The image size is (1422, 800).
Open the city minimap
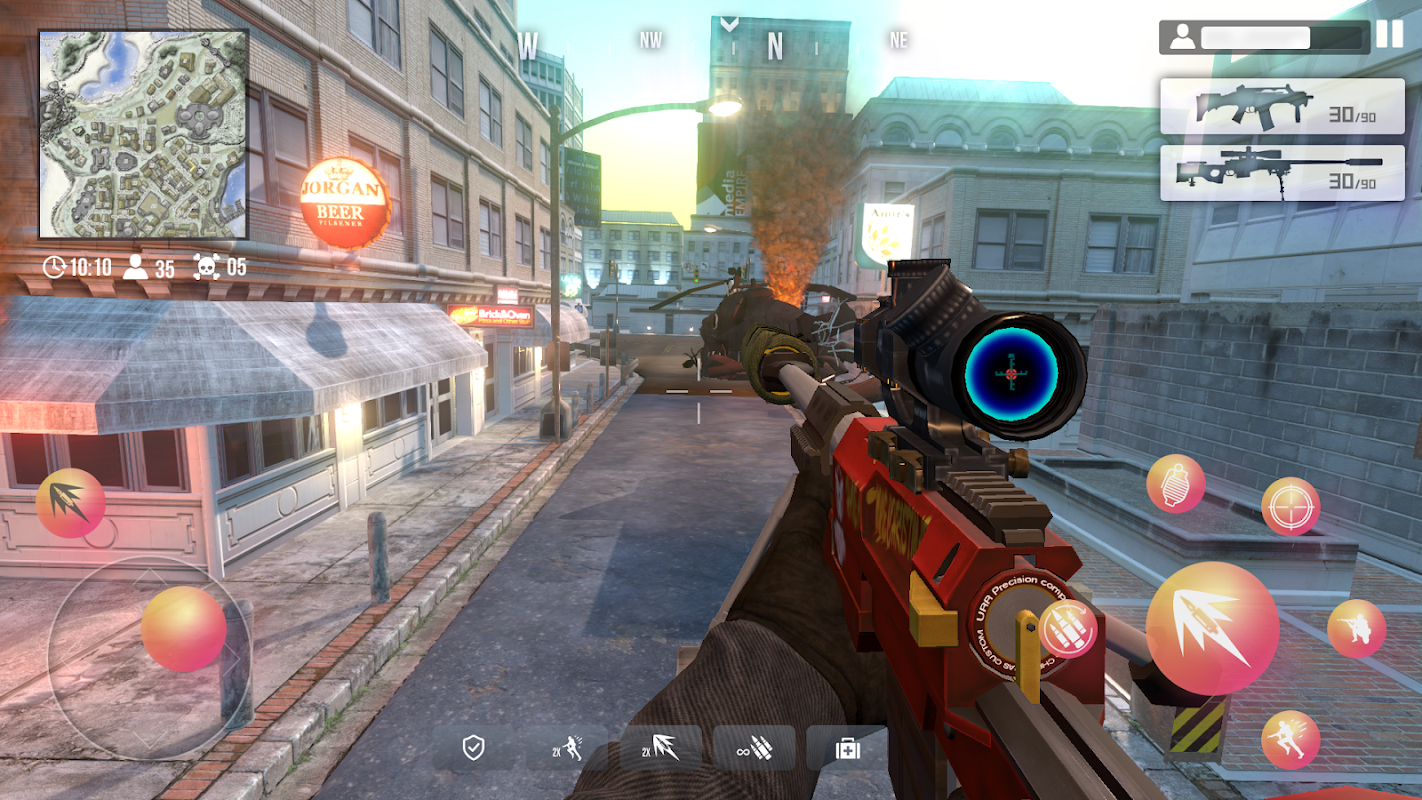tap(143, 134)
